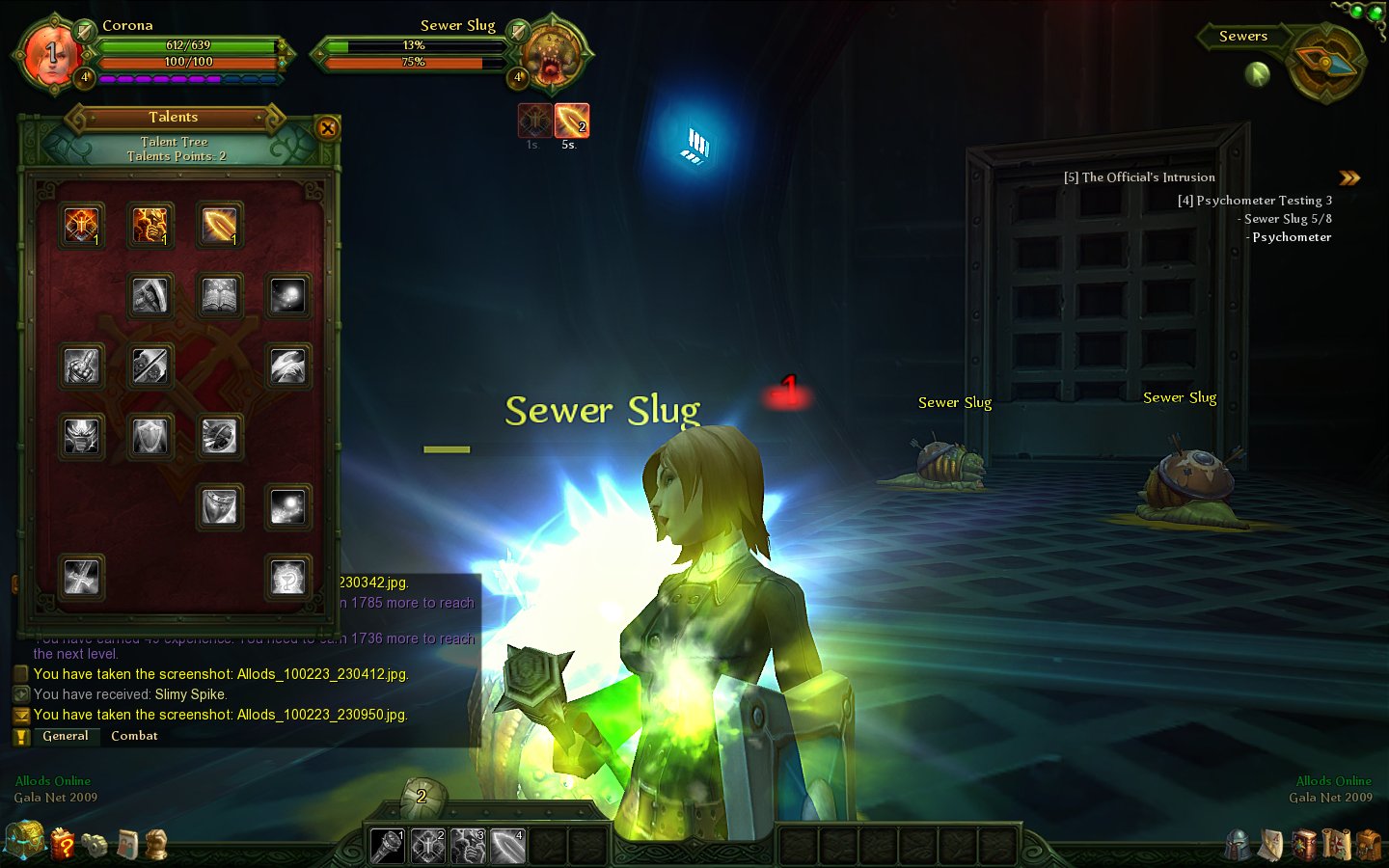Collapse the quest tracker with the arrows
Viewport: 1389px width, 868px height.
coord(1349,178)
